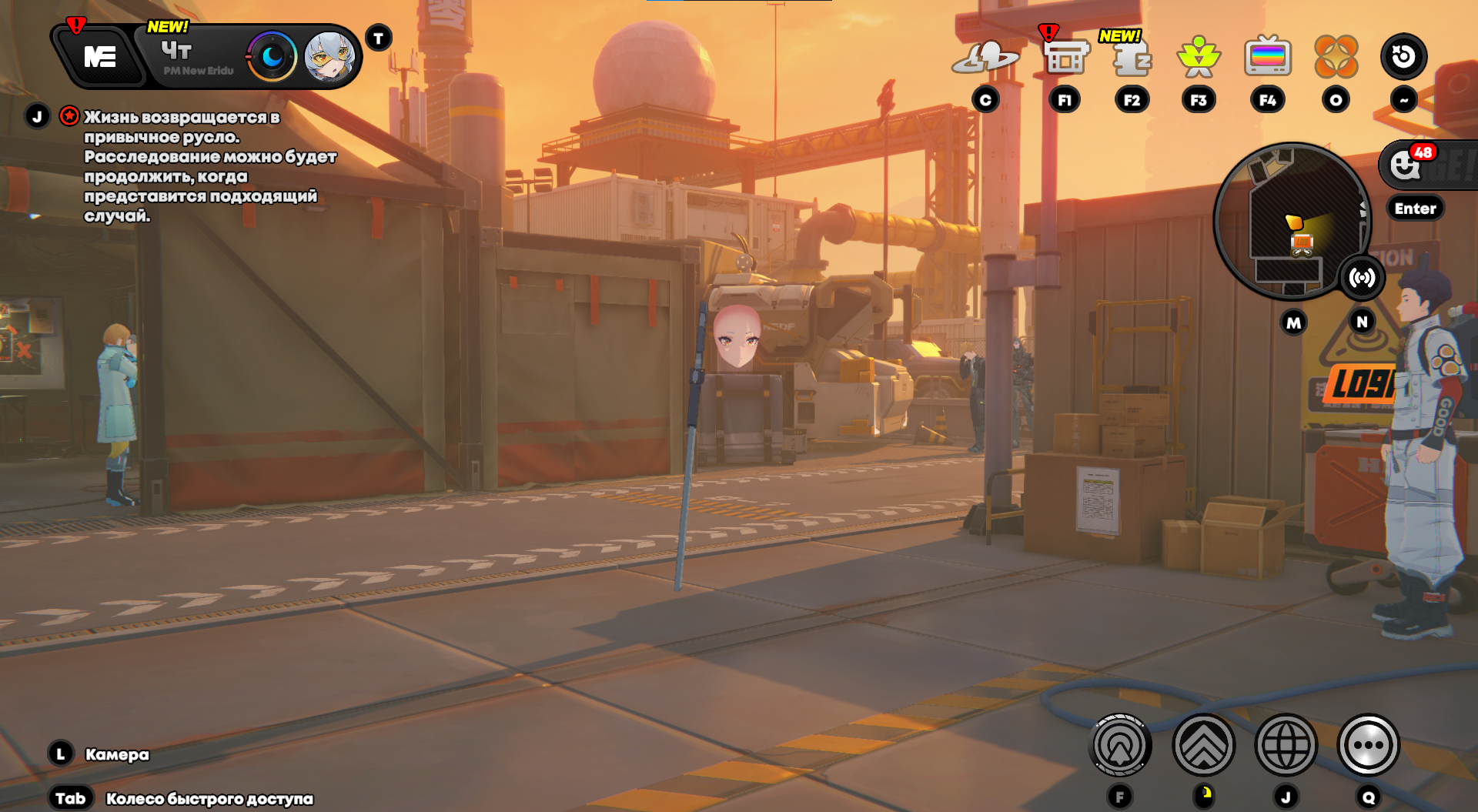Open the circular minimap
This screenshot has width=1478, height=812.
(1290, 222)
